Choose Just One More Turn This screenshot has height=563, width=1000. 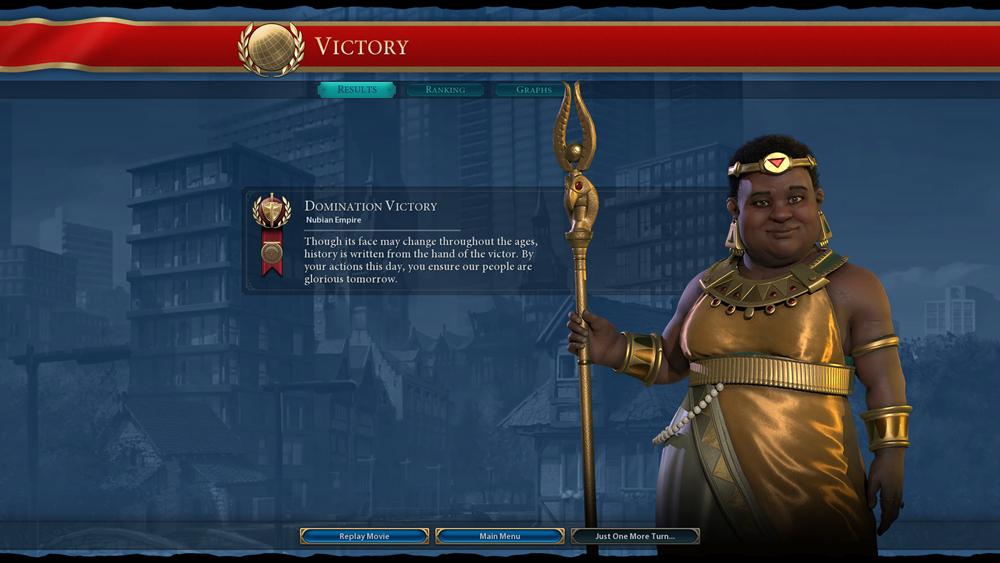(x=635, y=536)
